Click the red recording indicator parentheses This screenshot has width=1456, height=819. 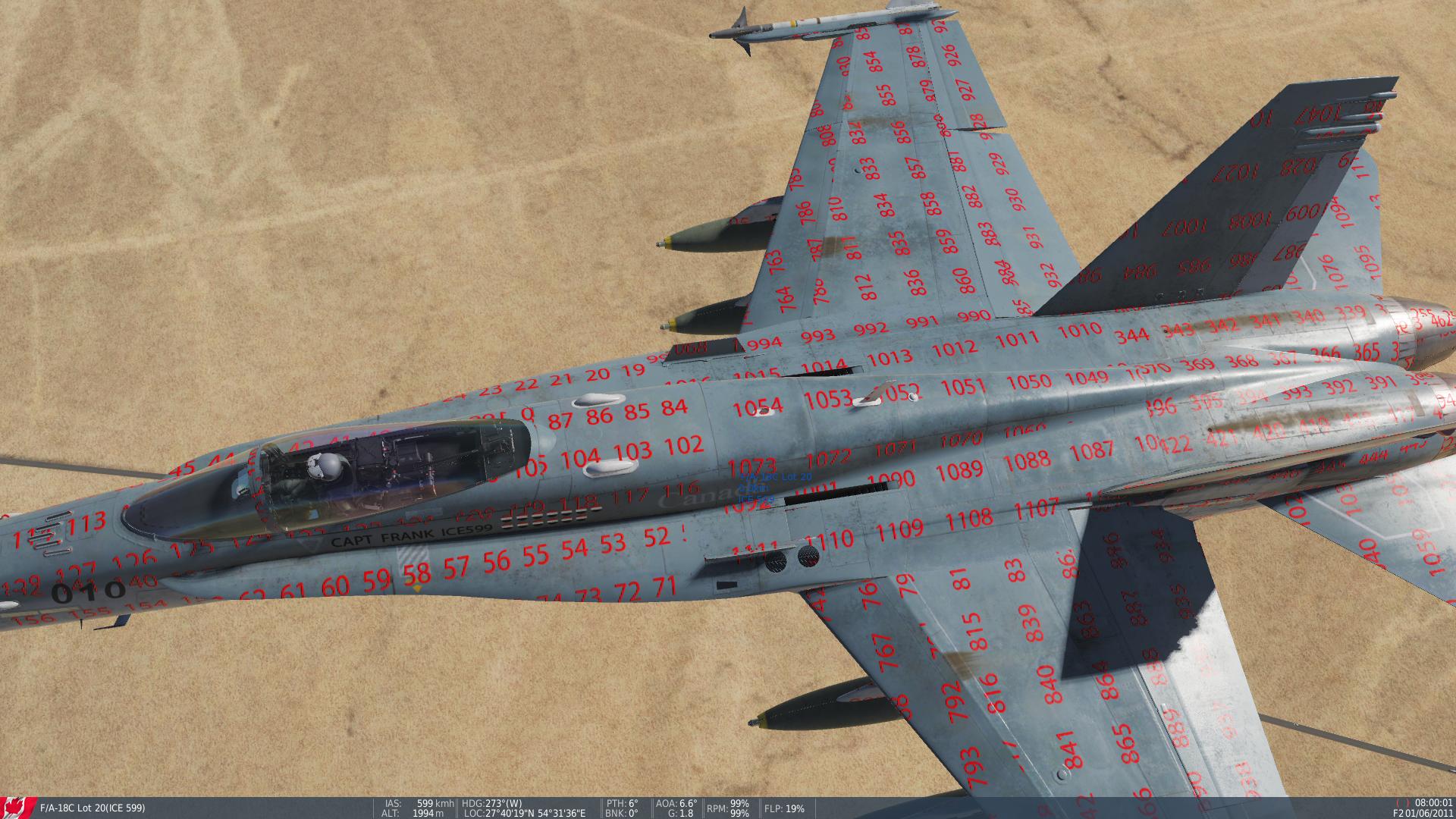click(1403, 802)
